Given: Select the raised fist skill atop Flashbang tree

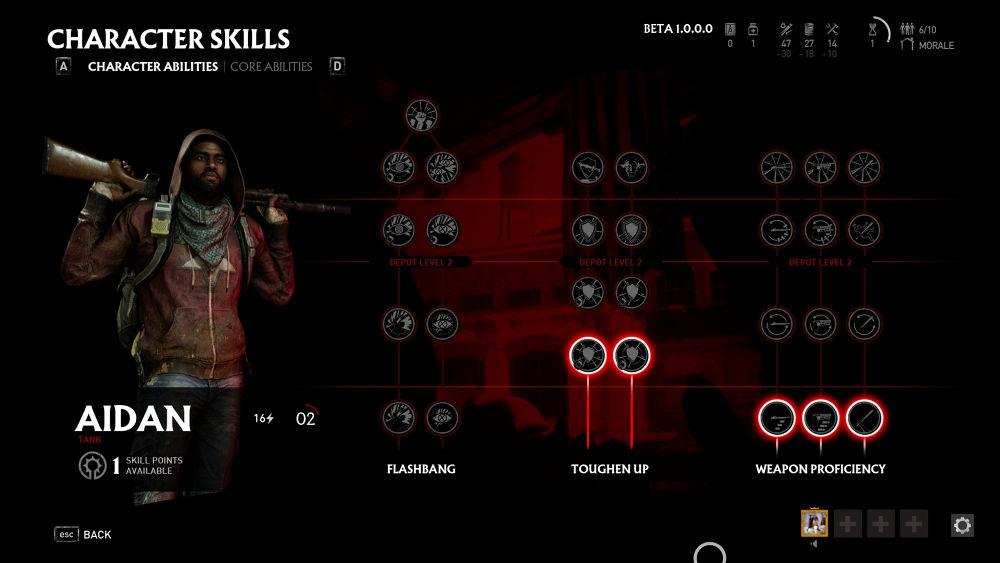Looking at the screenshot, I should pyautogui.click(x=421, y=116).
